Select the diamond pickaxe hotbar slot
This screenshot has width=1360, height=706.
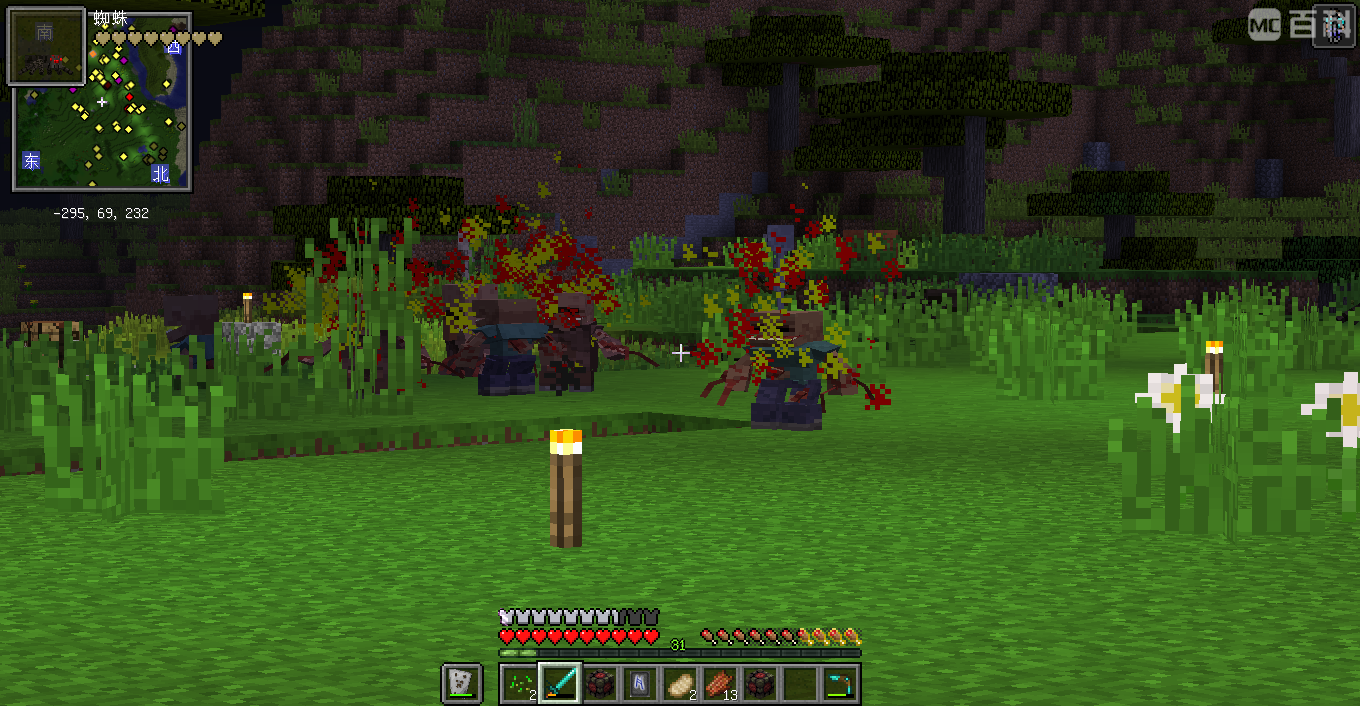[840, 683]
